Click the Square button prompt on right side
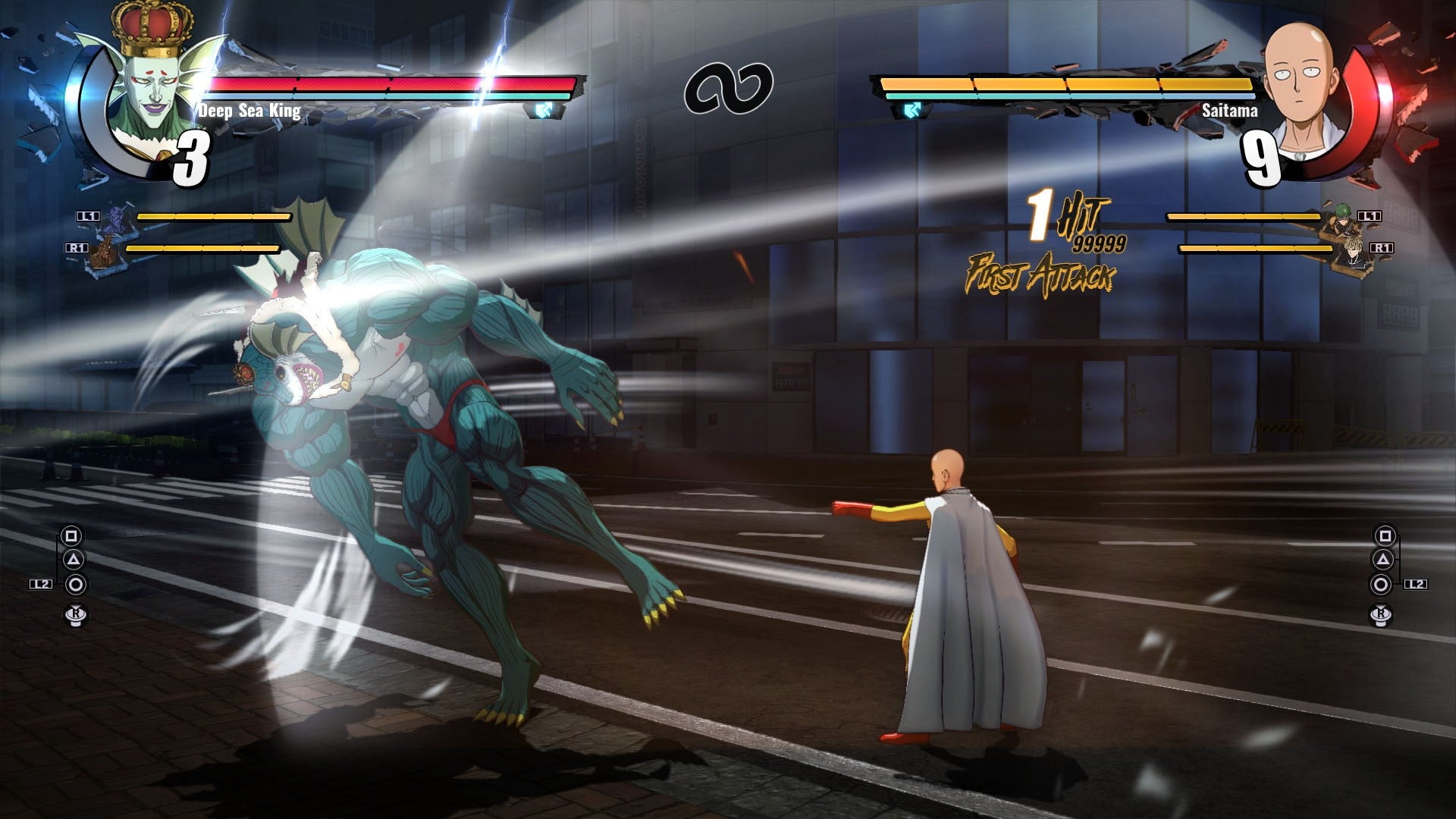Viewport: 1456px width, 819px height. 1385,536
